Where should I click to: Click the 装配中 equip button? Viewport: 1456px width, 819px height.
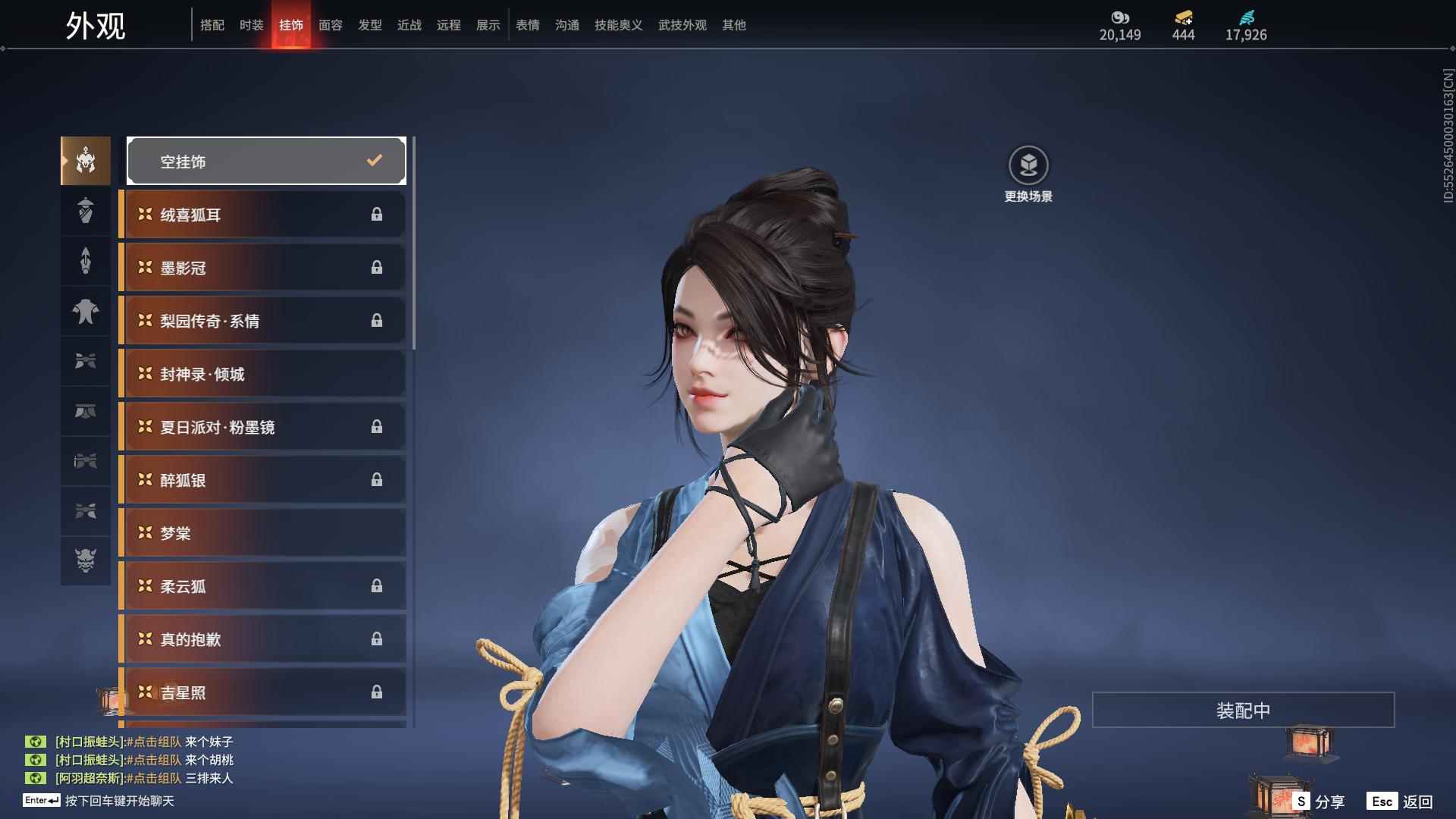pyautogui.click(x=1243, y=710)
